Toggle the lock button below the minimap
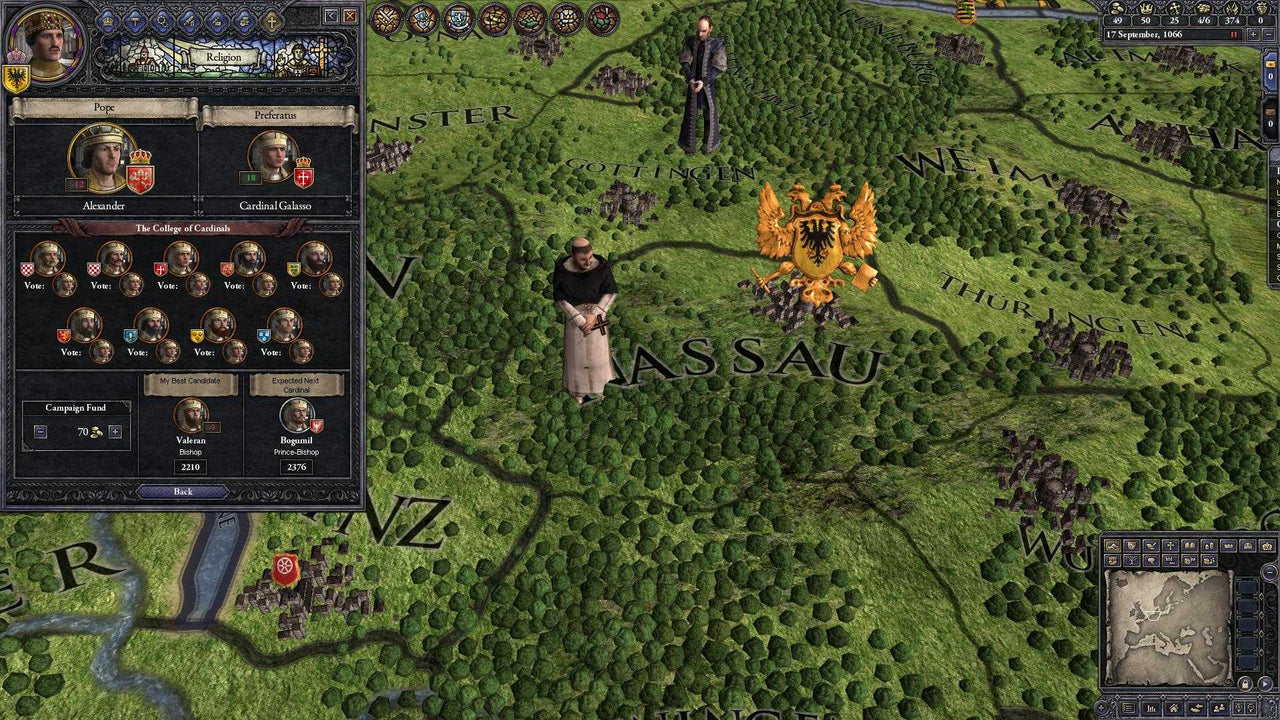The image size is (1280, 720). pos(1246,684)
